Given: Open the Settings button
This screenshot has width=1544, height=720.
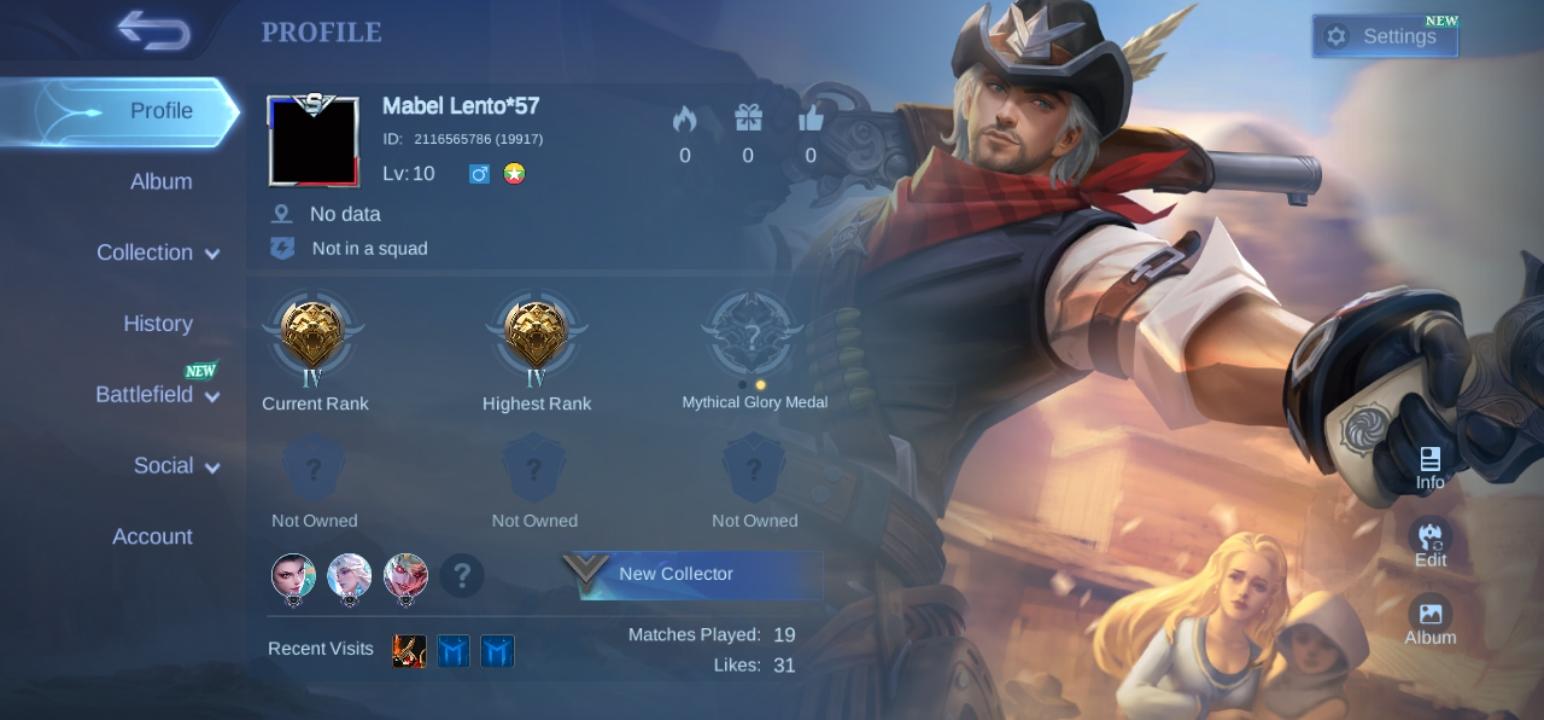Looking at the screenshot, I should (1385, 35).
